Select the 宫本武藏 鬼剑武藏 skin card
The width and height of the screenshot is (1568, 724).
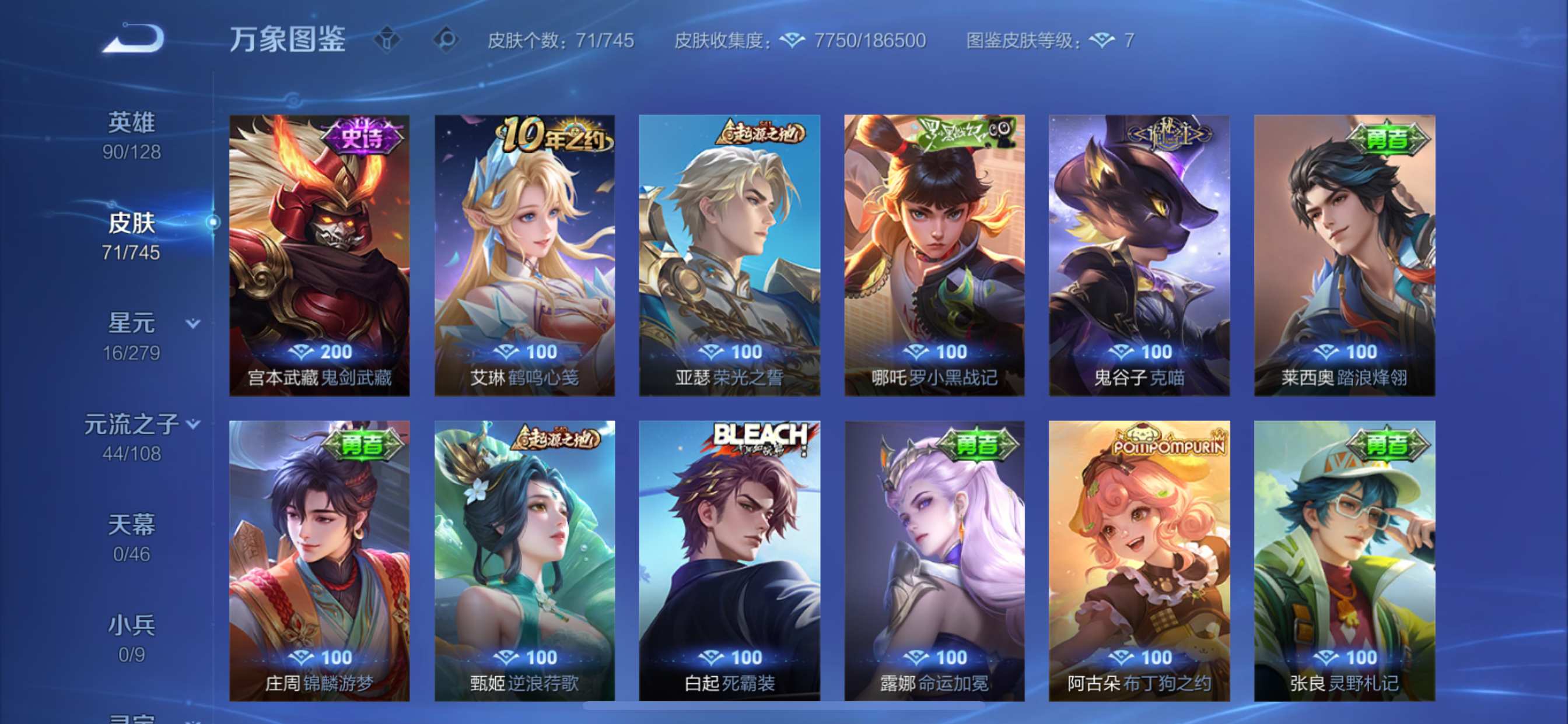tap(320, 255)
